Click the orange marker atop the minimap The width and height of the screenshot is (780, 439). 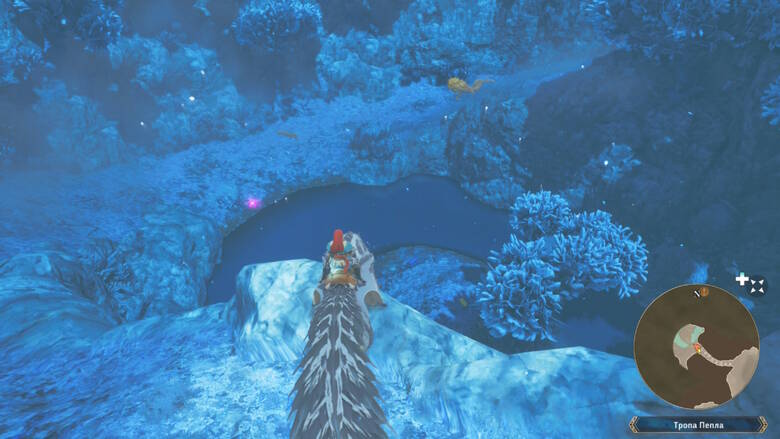coord(704,292)
